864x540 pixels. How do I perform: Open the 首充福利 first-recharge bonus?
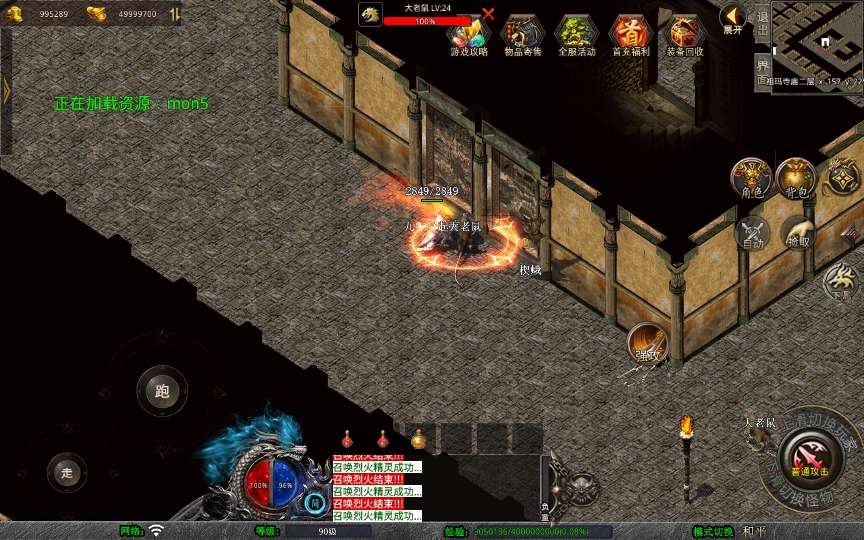(x=630, y=36)
